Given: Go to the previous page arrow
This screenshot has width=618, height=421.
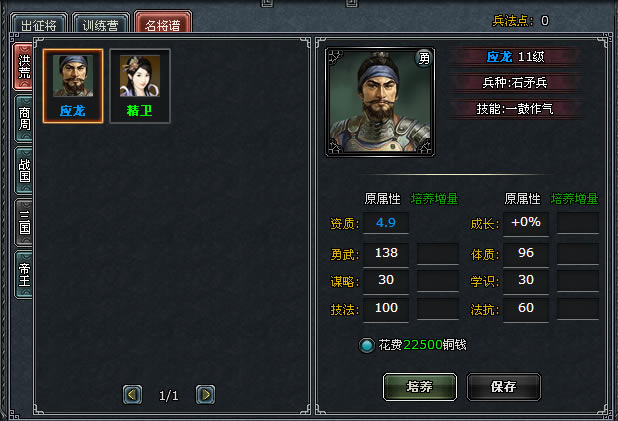Looking at the screenshot, I should 132,395.
